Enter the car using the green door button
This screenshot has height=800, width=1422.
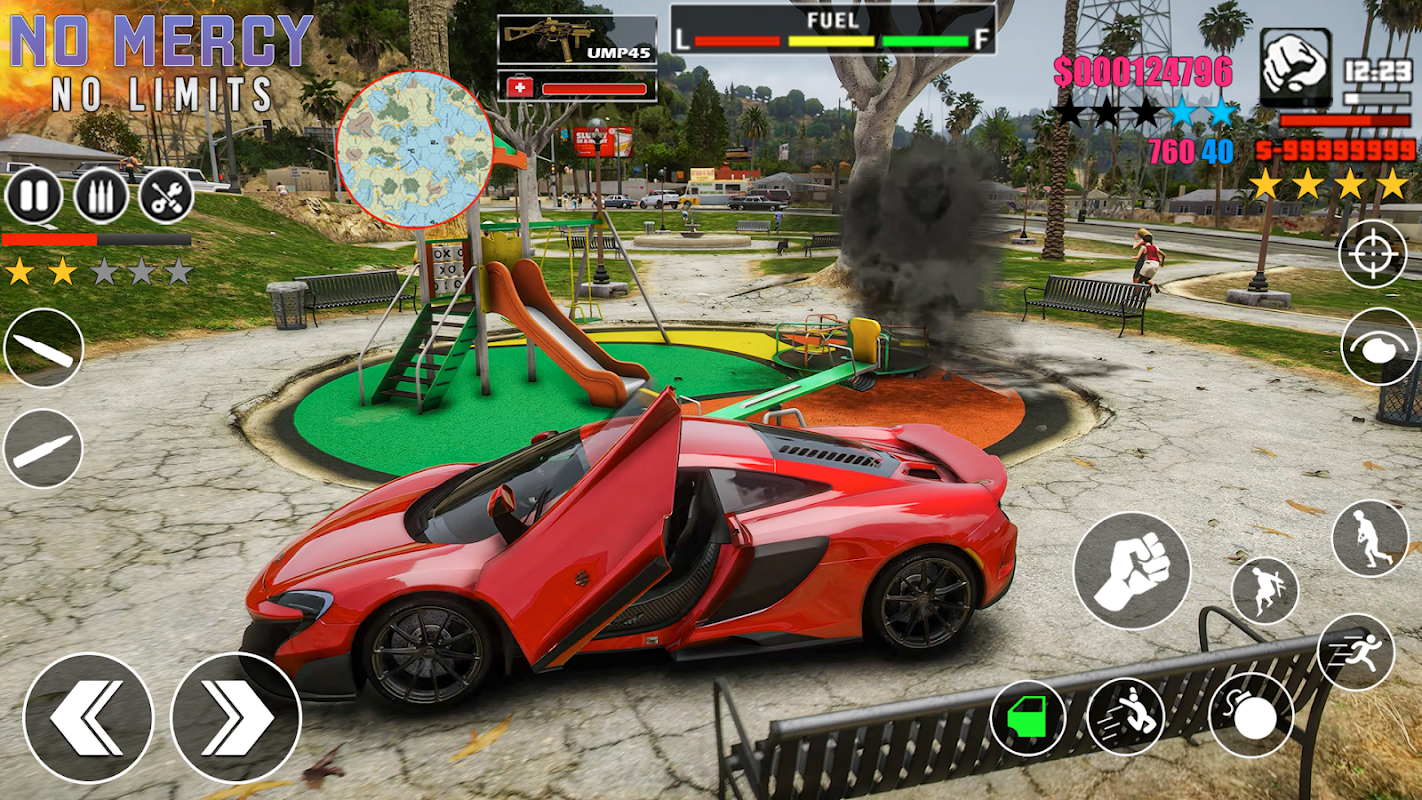pyautogui.click(x=1027, y=718)
